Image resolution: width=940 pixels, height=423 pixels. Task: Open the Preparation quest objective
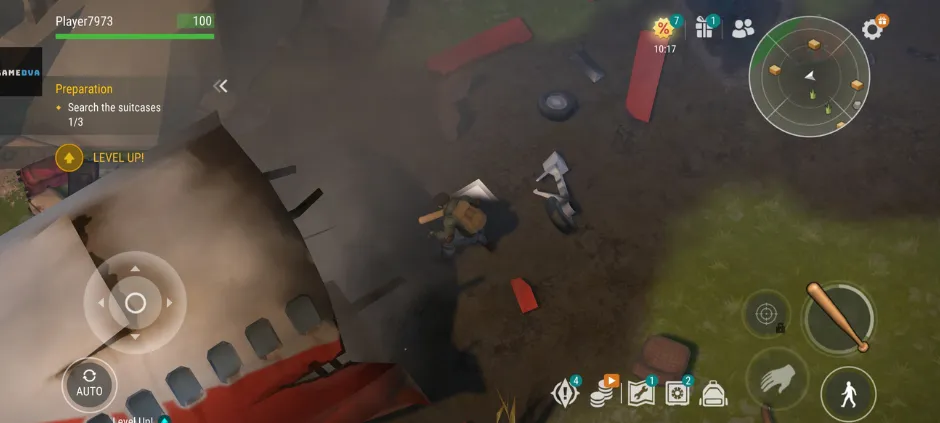tap(109, 106)
